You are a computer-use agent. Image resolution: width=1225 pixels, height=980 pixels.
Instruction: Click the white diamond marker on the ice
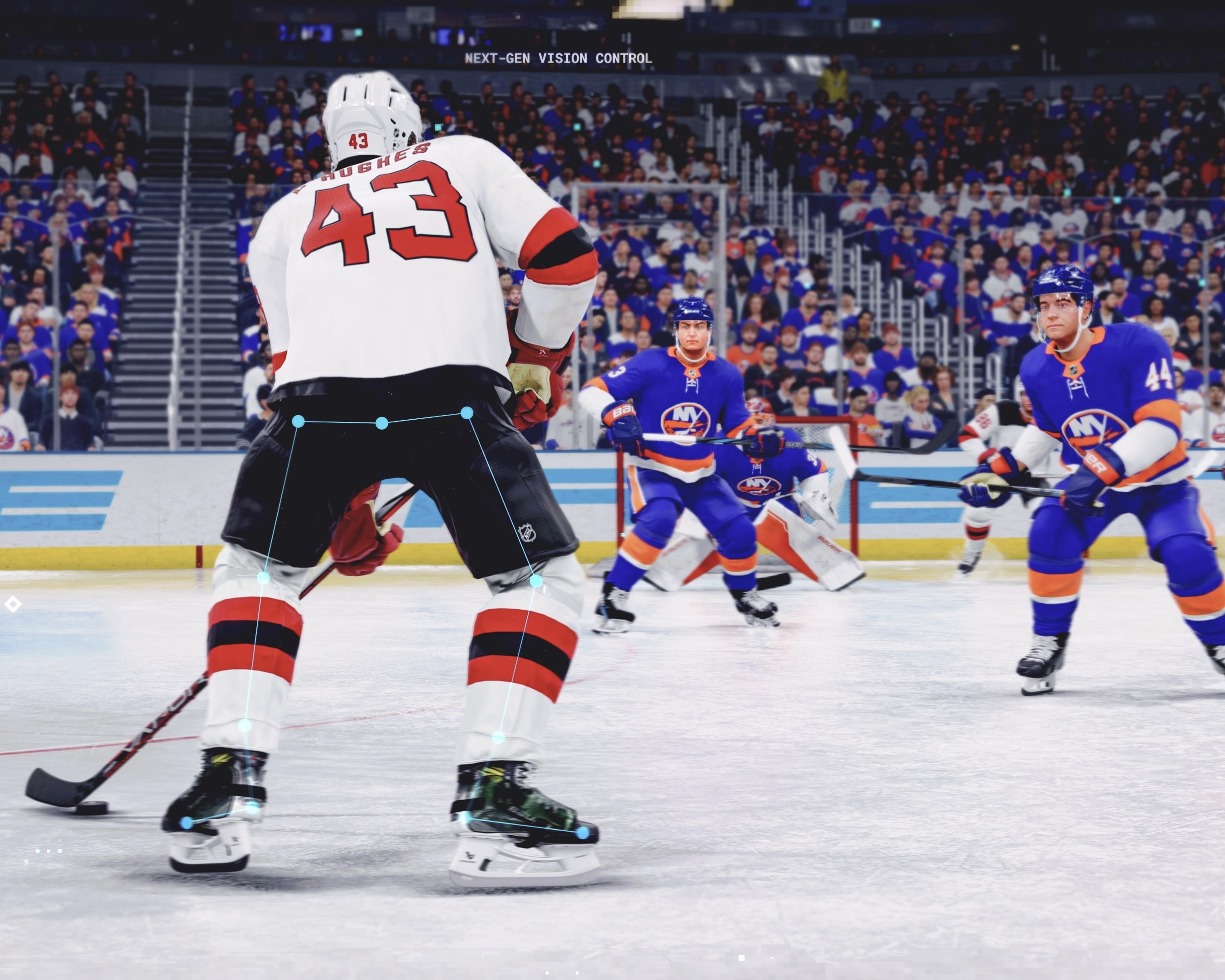14,604
